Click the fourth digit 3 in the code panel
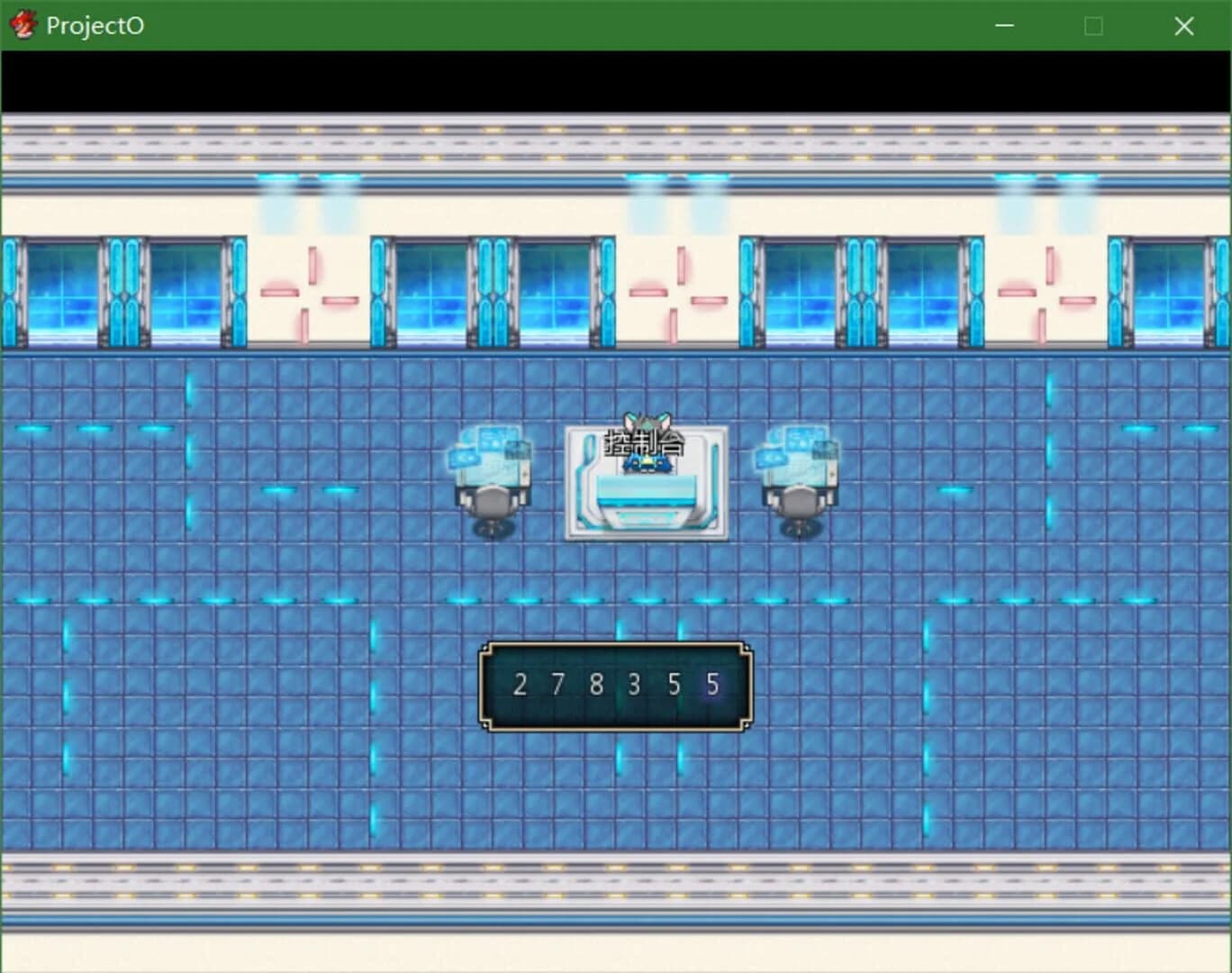Screen dimensions: 1232x973 point(634,686)
